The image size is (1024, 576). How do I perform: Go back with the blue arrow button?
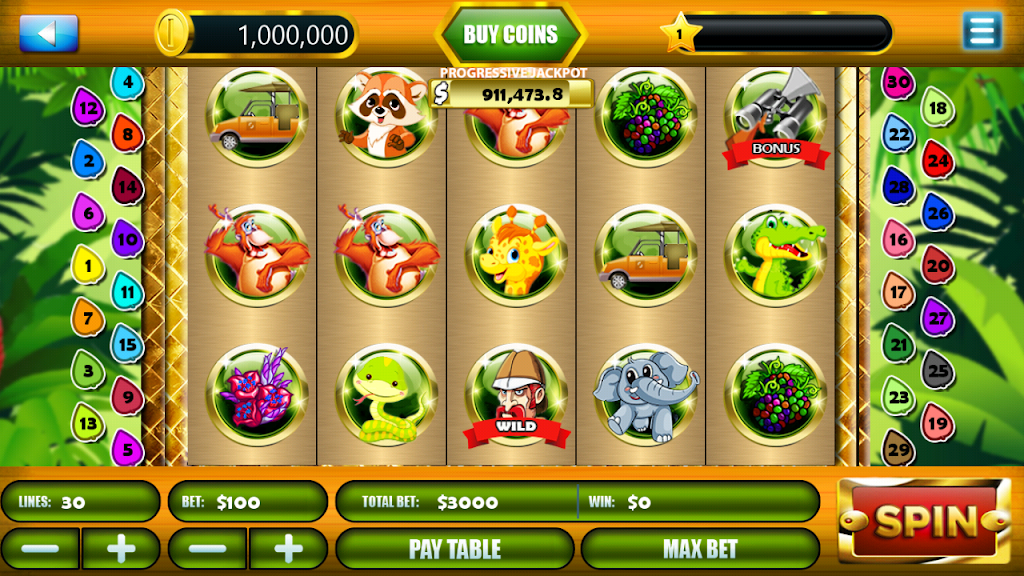(x=48, y=33)
